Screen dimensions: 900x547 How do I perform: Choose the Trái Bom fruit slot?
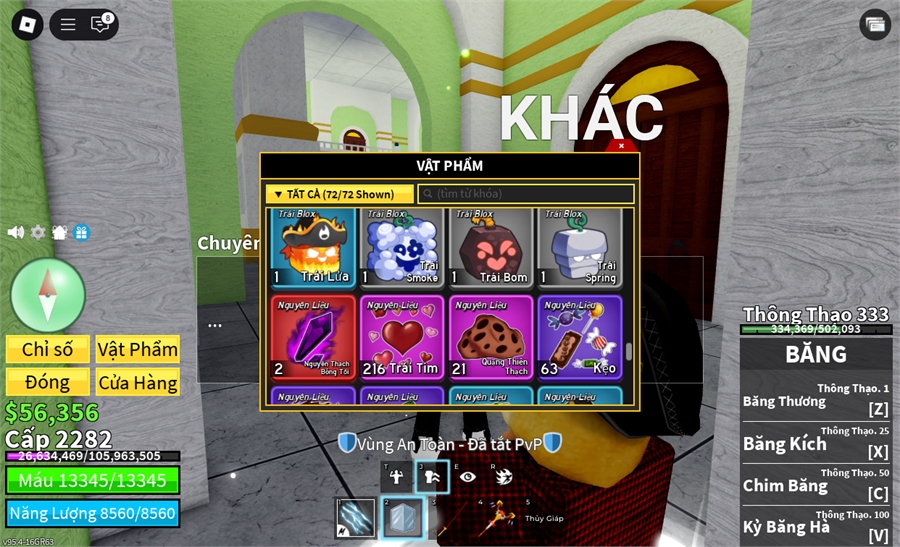(x=491, y=247)
